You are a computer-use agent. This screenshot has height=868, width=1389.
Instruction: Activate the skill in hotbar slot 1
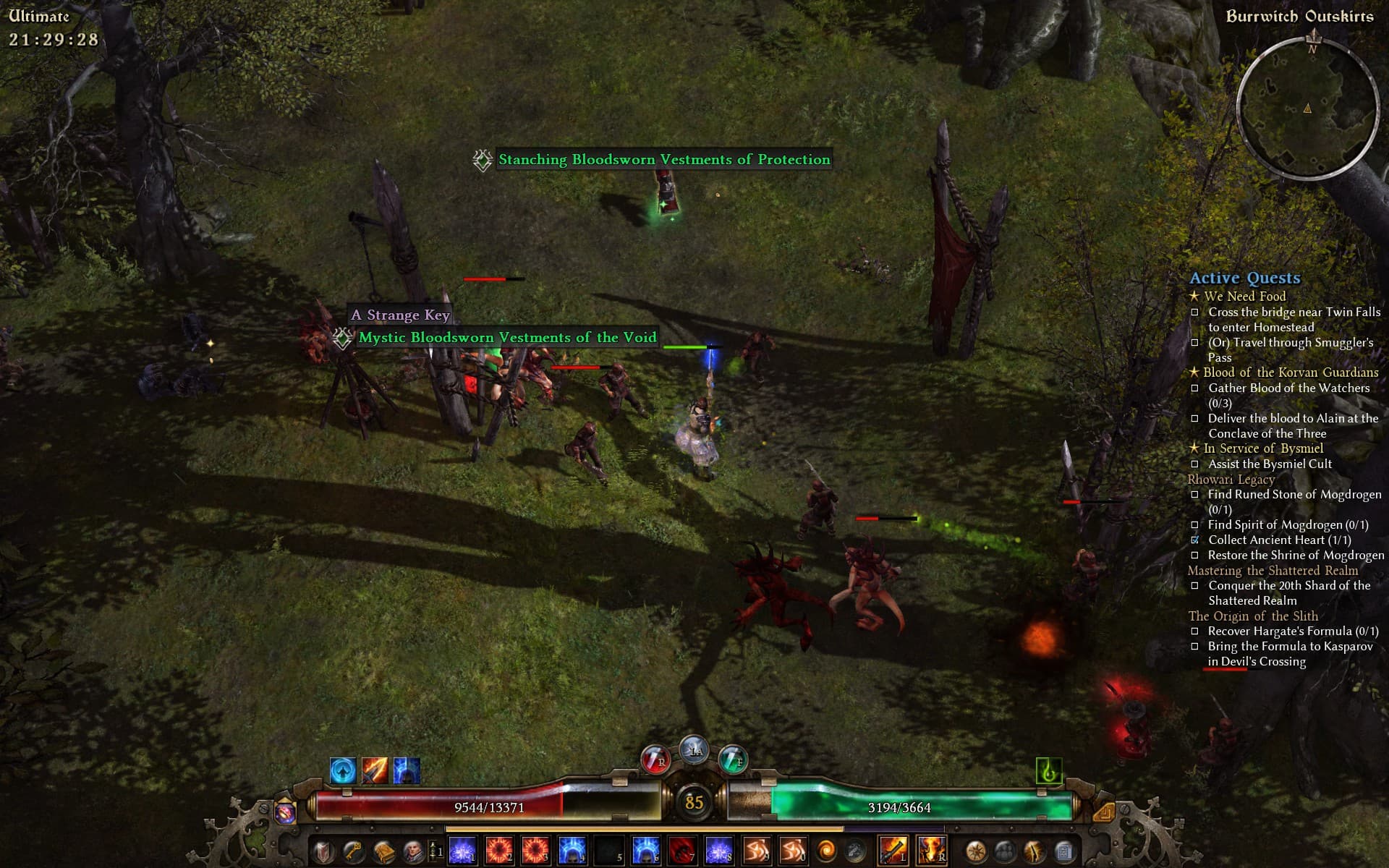463,851
